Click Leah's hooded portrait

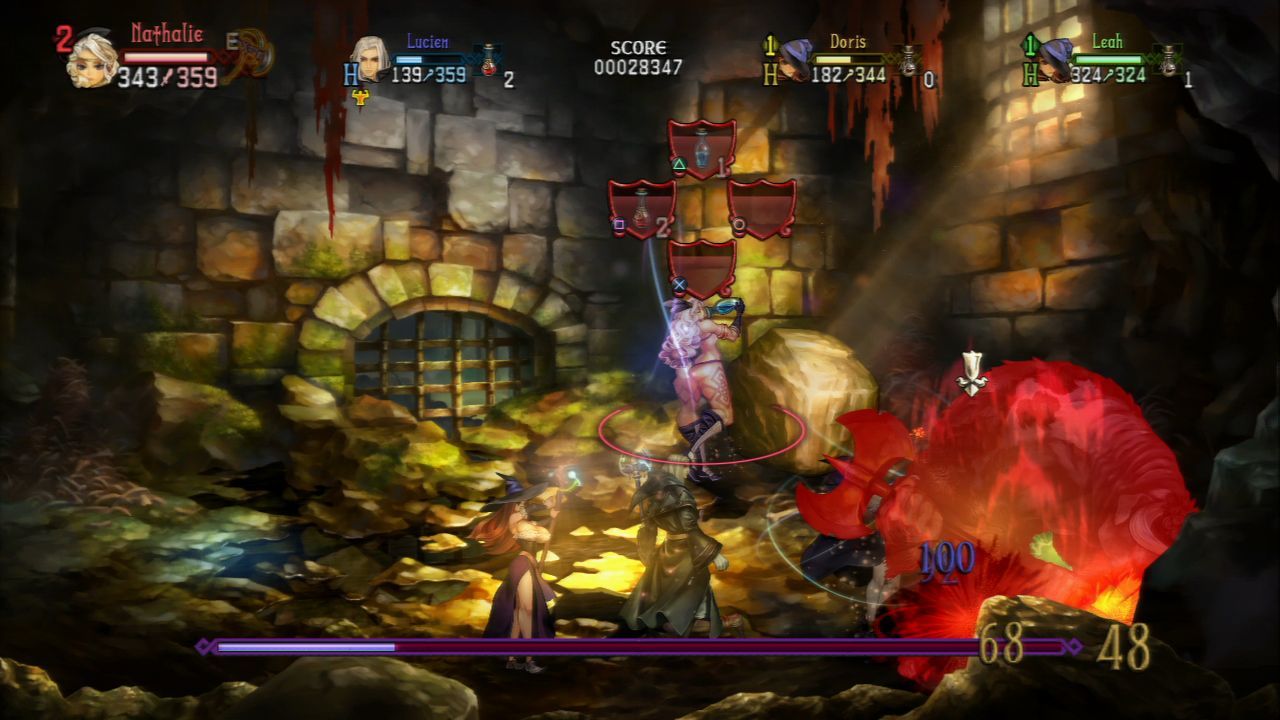pos(1053,59)
